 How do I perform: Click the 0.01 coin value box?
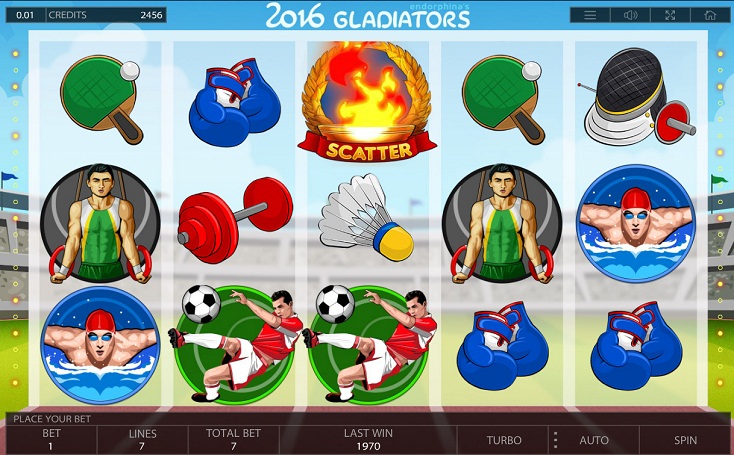click(x=23, y=15)
